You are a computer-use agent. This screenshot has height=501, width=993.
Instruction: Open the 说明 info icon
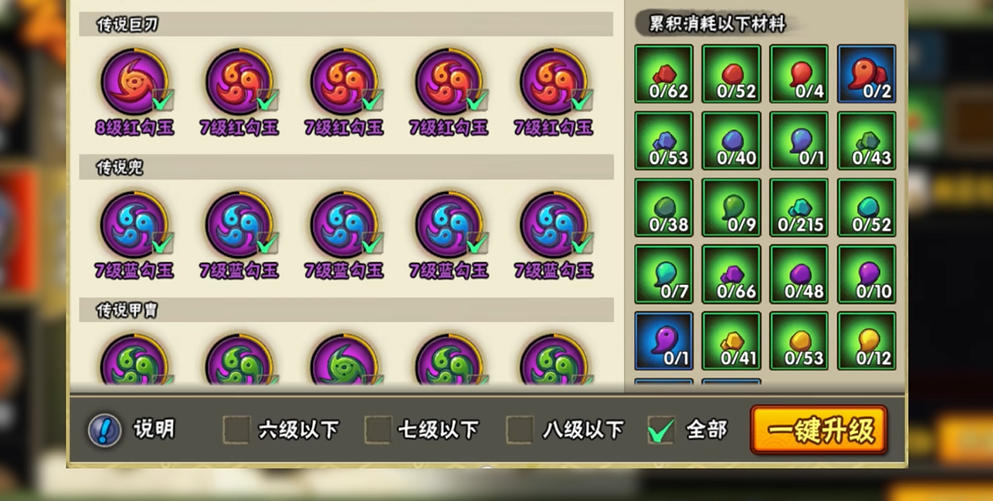104,430
